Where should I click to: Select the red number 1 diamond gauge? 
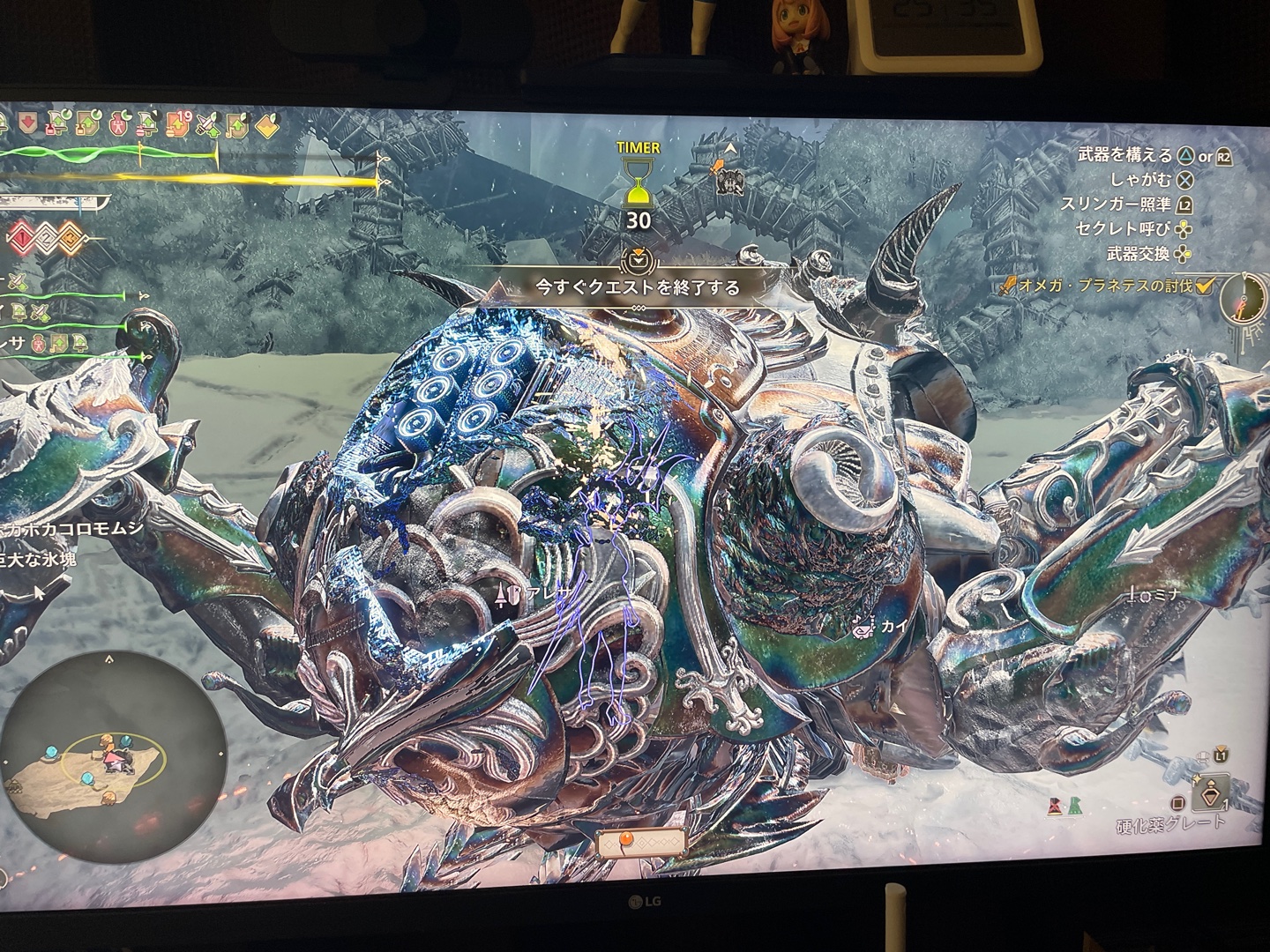[21, 237]
